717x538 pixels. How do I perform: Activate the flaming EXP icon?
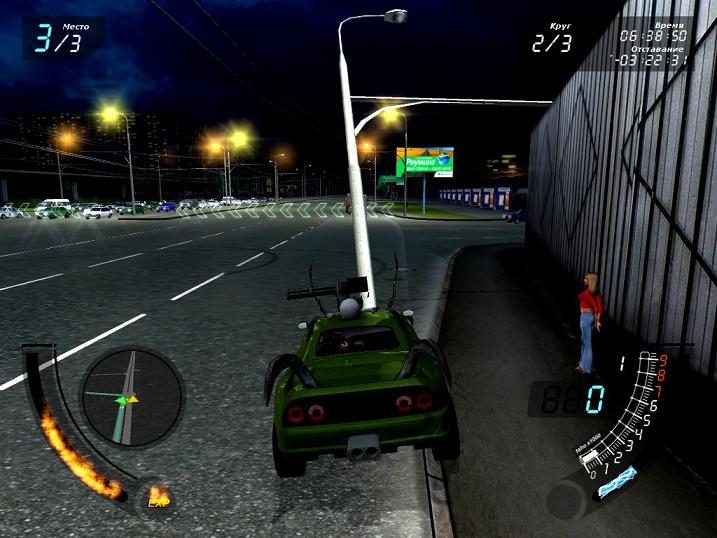(157, 494)
